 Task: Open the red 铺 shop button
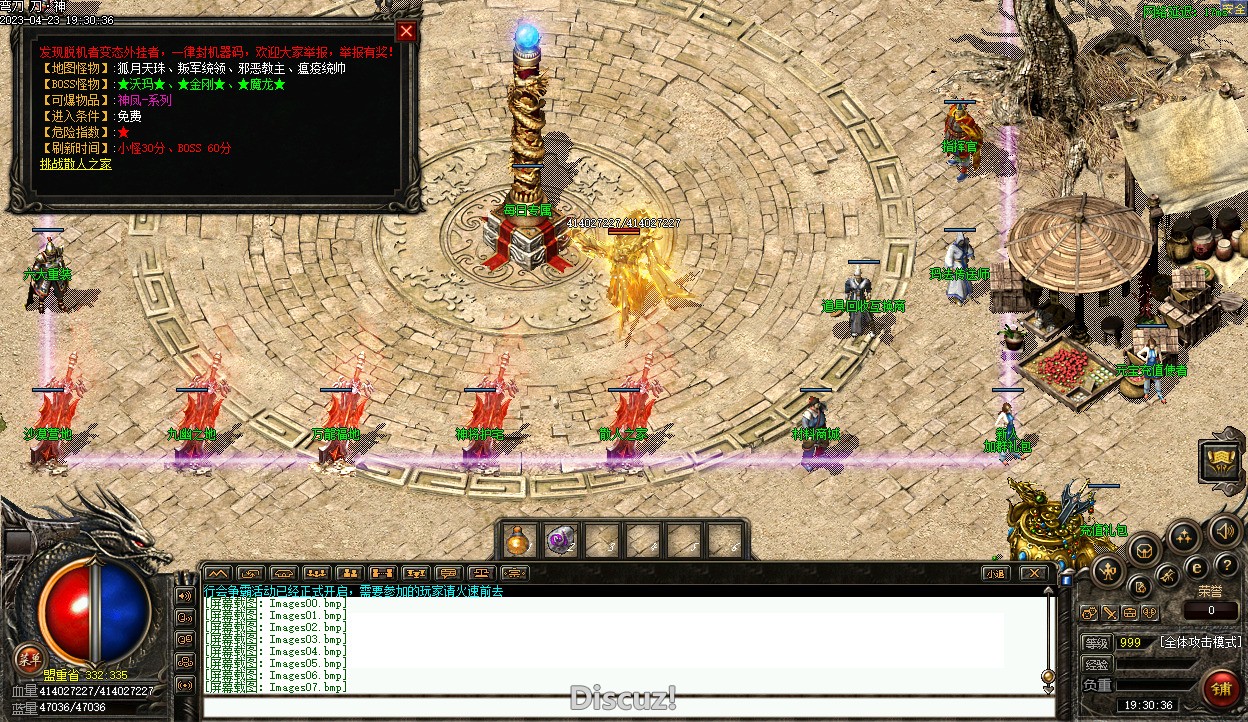[1220, 689]
